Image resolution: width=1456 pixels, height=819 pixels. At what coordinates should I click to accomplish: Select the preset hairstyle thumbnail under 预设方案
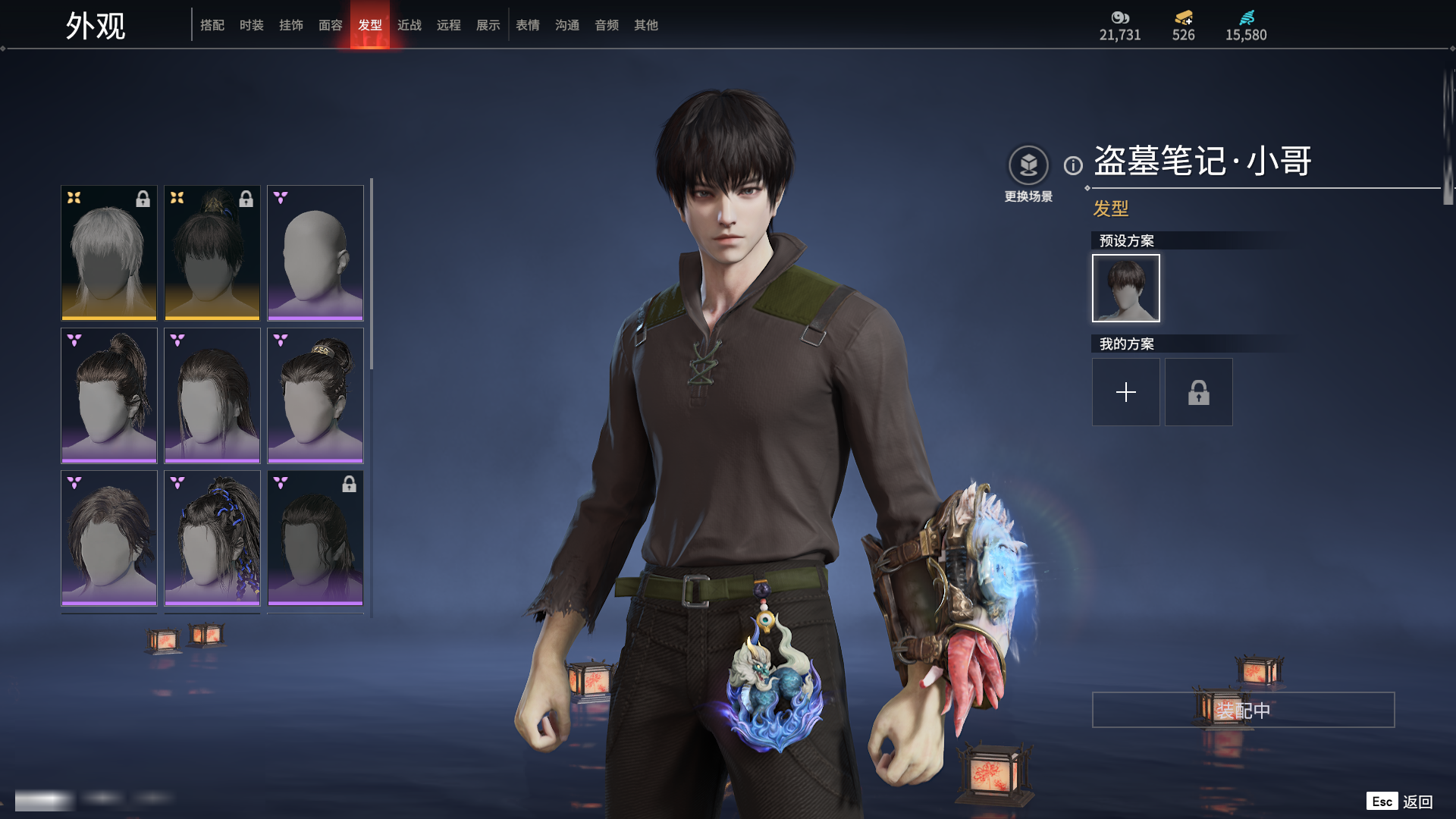coord(1125,288)
